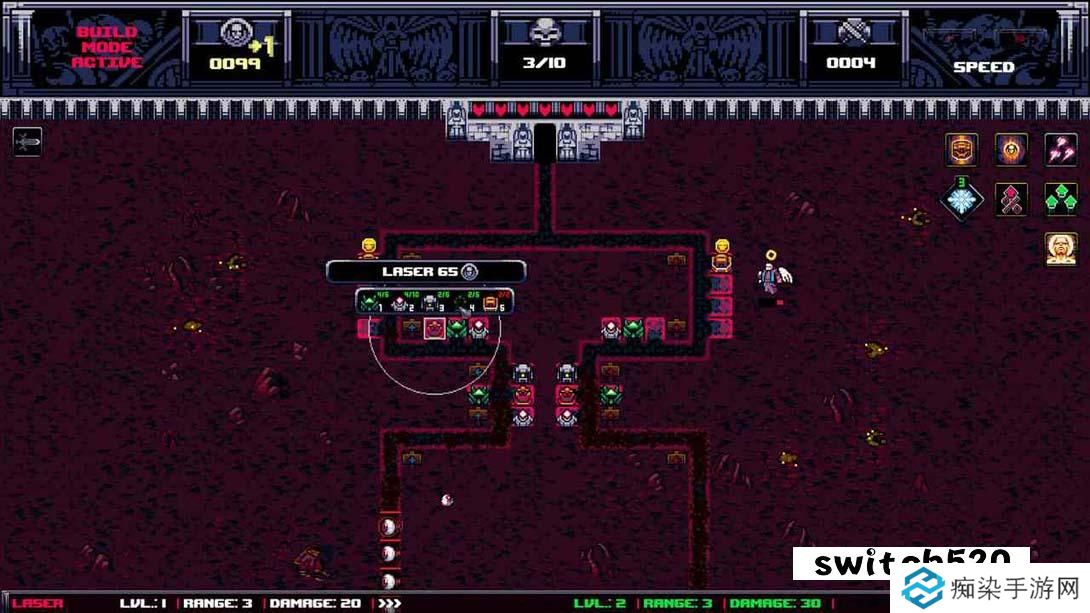
Task: Activate the snowflake freeze ability
Action: [x=962, y=199]
